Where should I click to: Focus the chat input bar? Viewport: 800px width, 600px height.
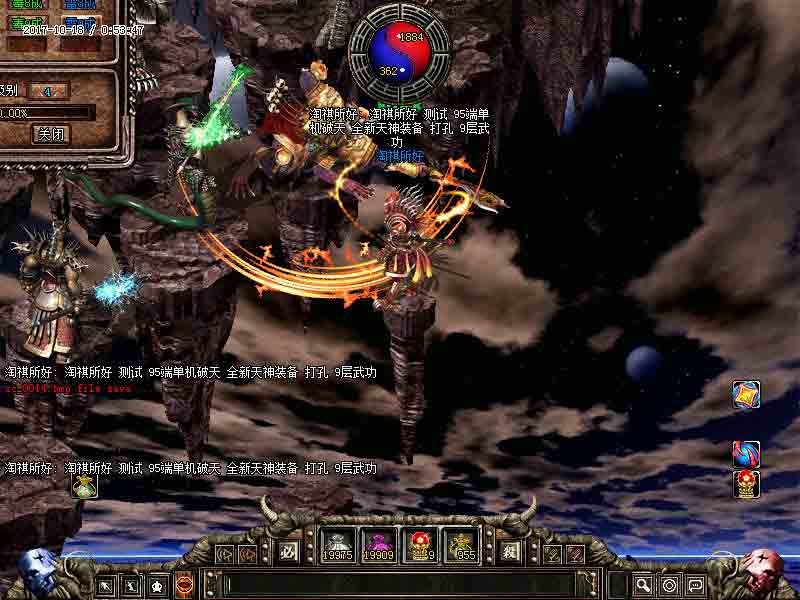400,585
